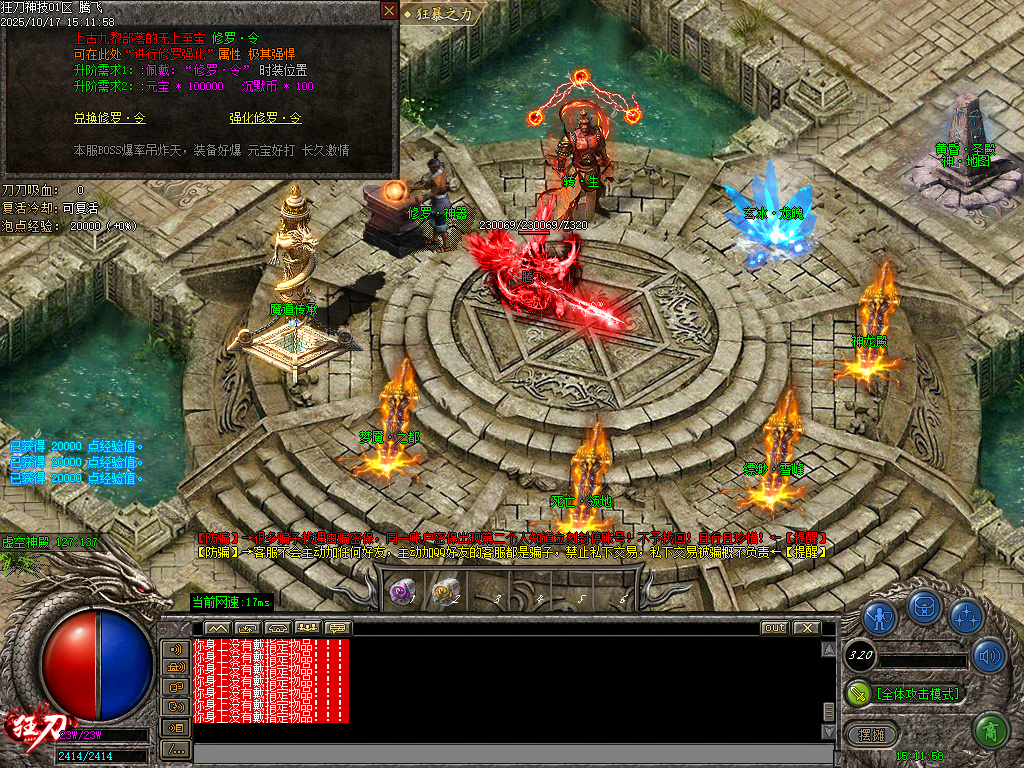Choose the 强化修罗·令 option
The height and width of the screenshot is (768, 1024).
pos(265,118)
